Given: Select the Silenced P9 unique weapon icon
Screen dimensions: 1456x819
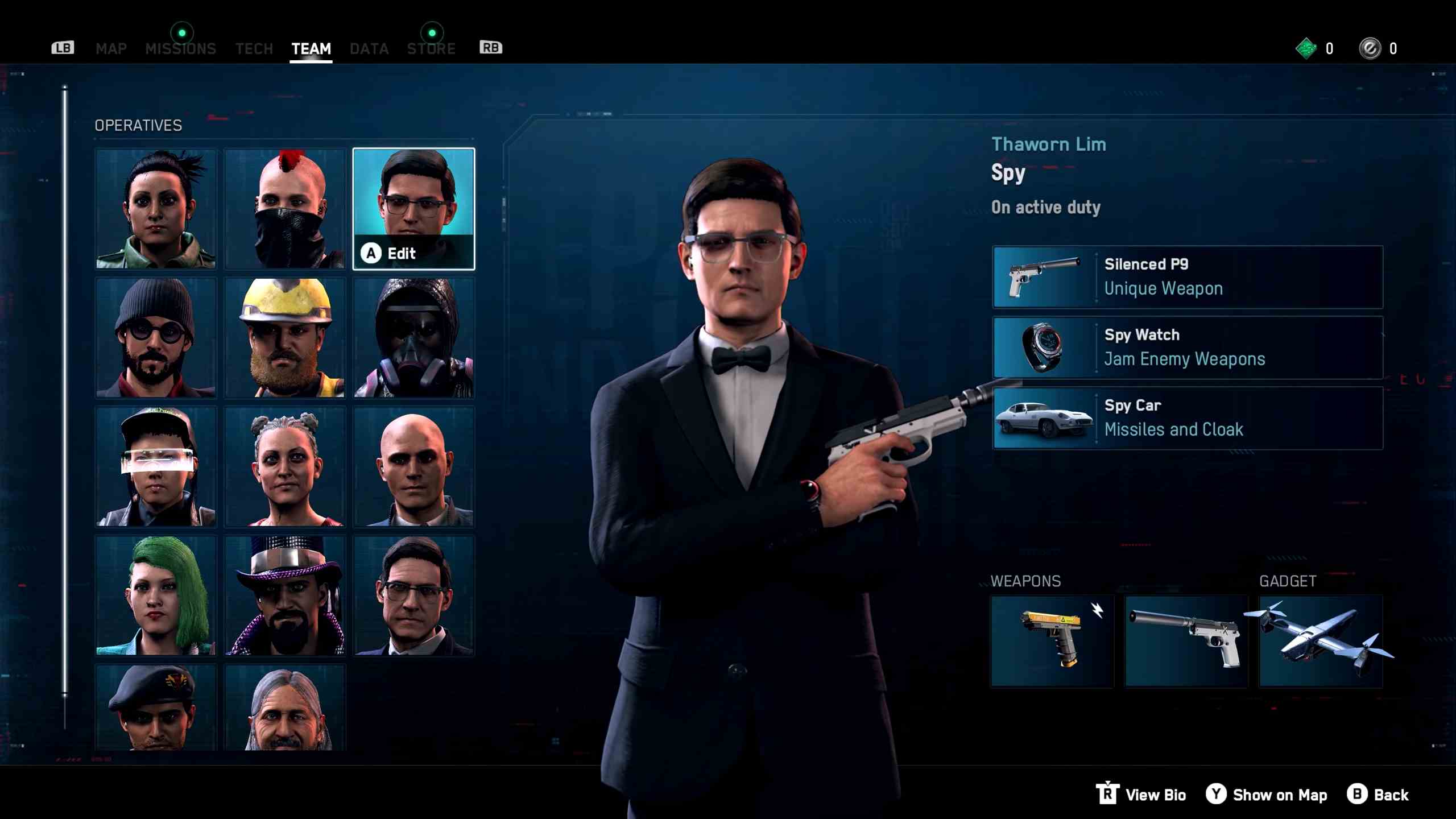Looking at the screenshot, I should tap(1044, 276).
